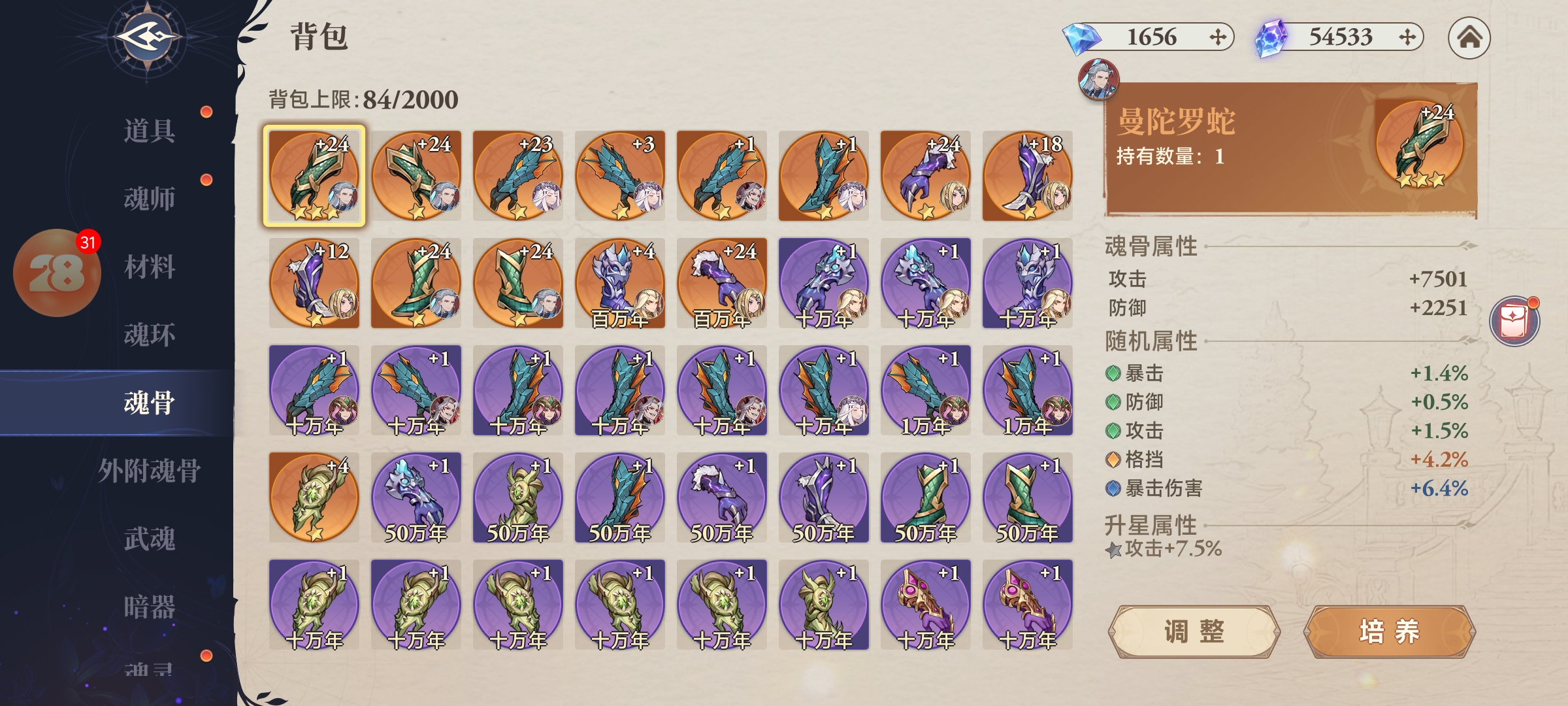Switch to the 材料 tab
This screenshot has height=706, width=1568.
[149, 267]
